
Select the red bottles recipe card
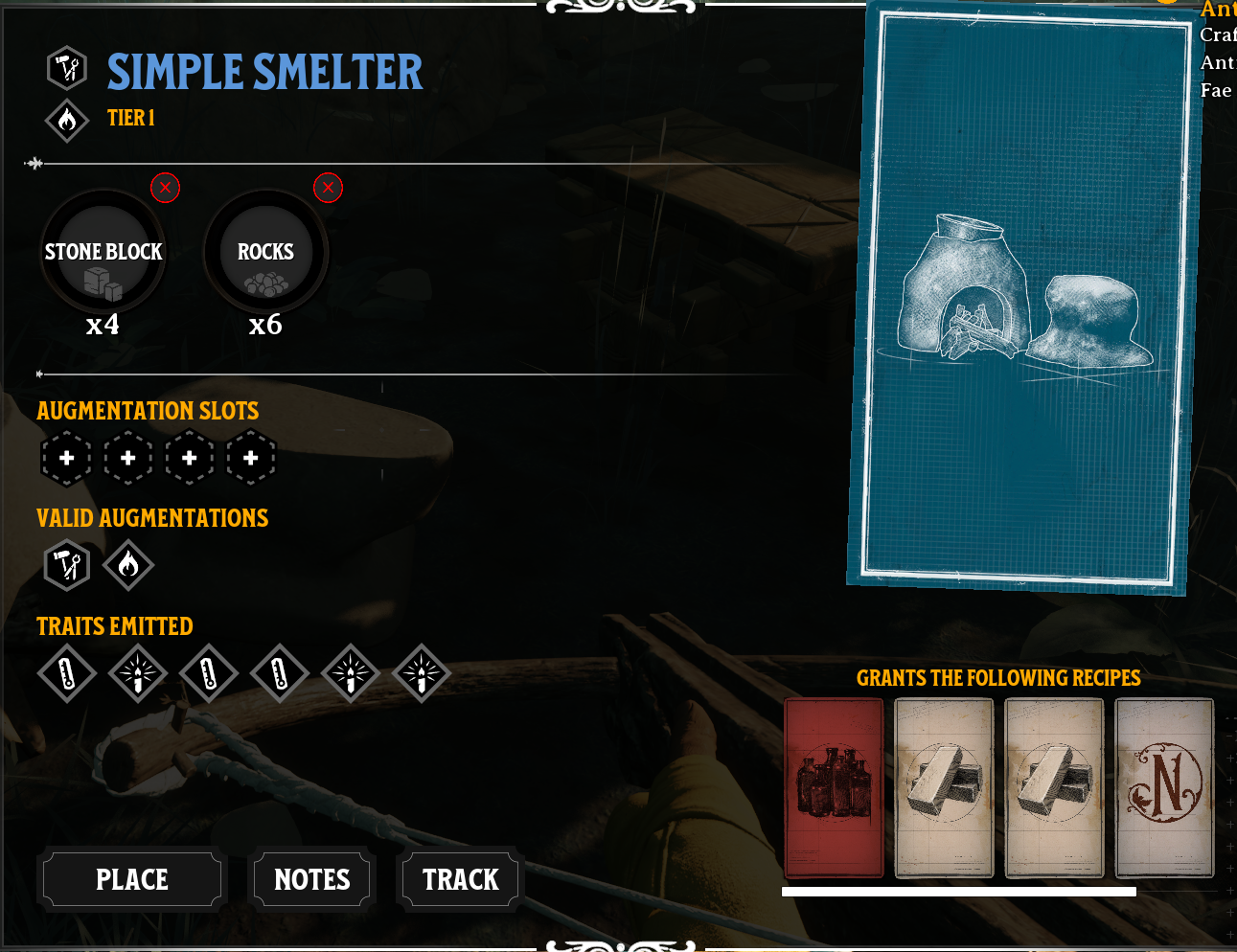(834, 787)
